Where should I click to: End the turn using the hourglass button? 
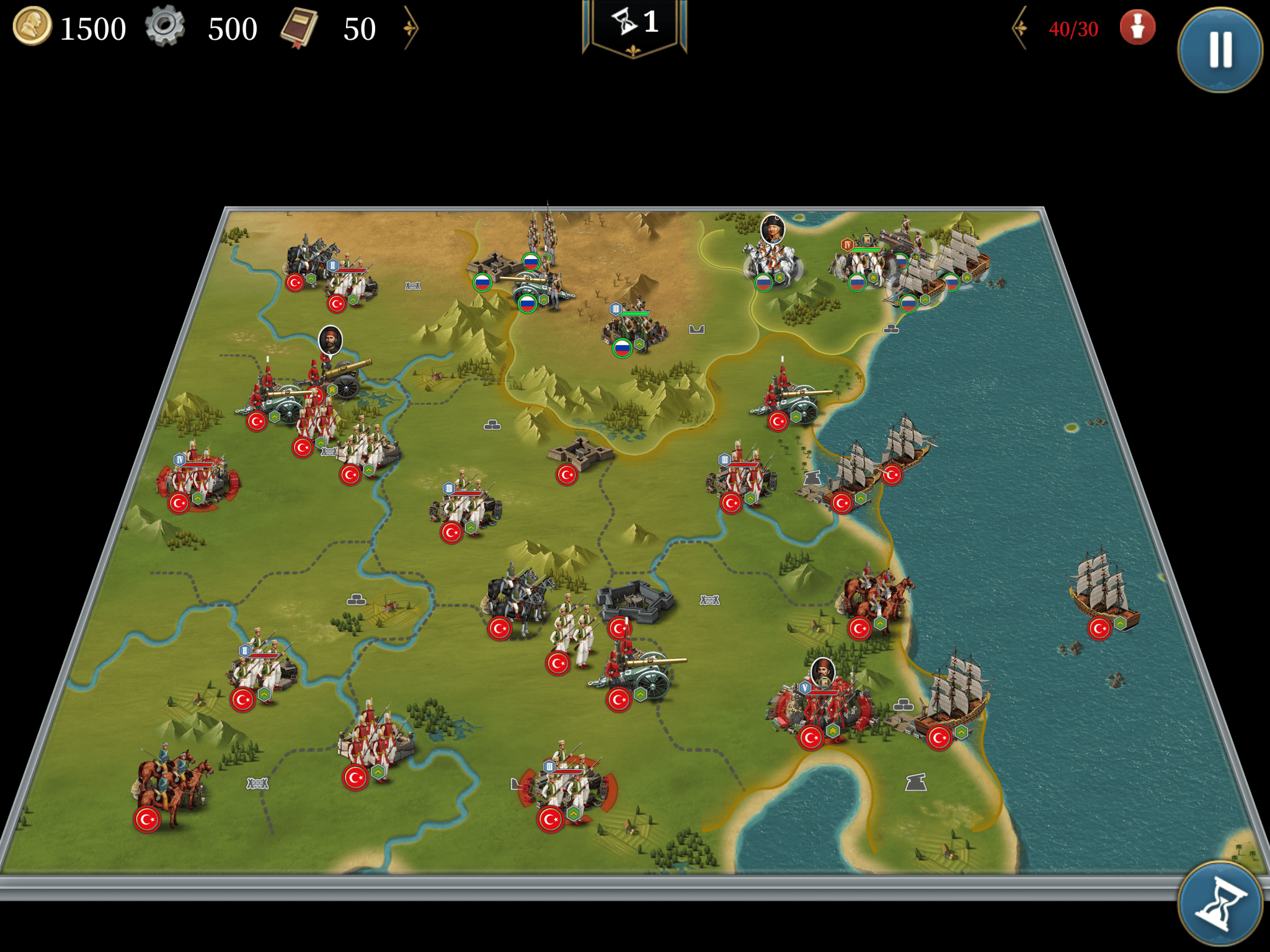(x=1220, y=904)
